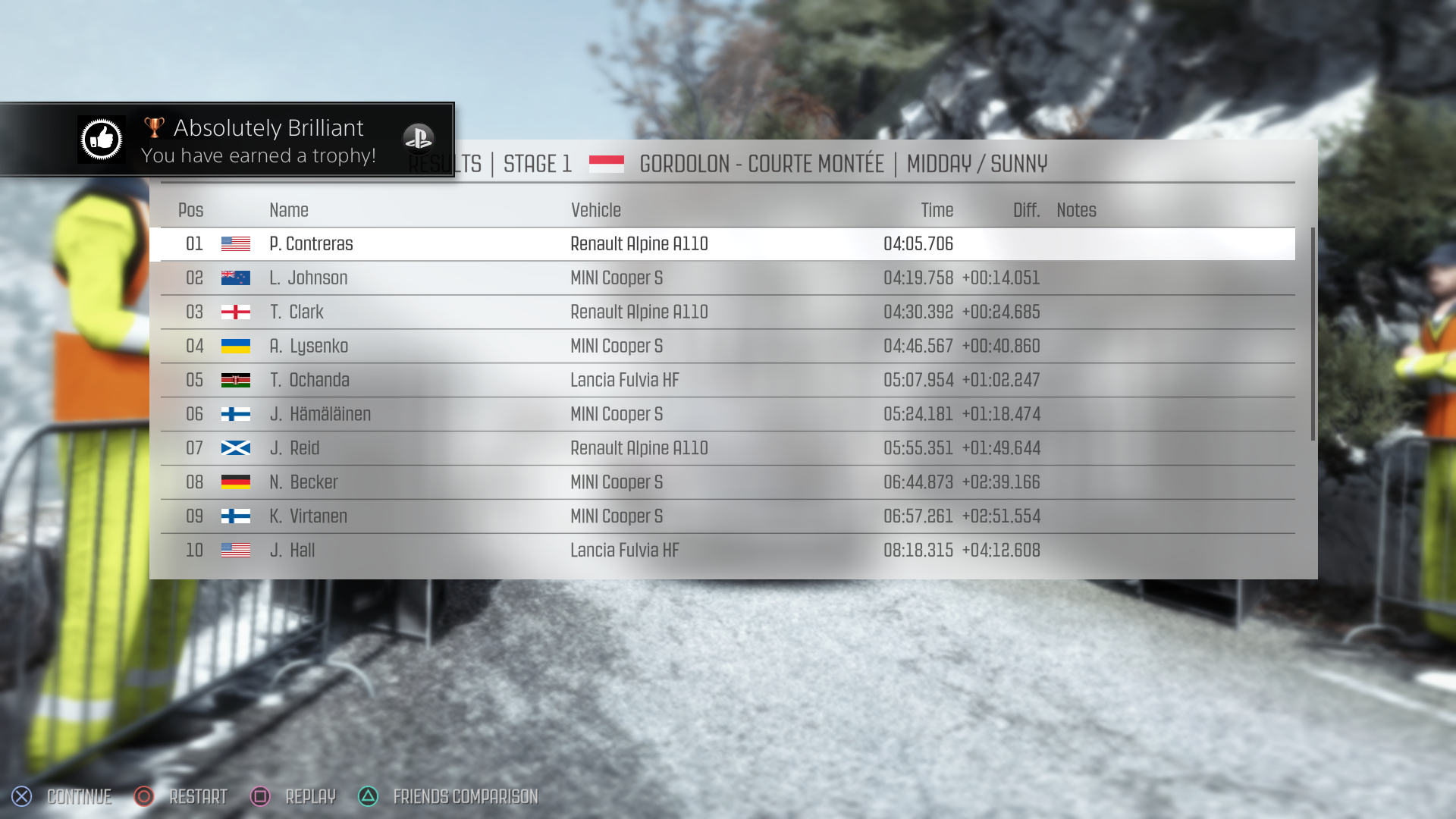Click the Diff. column heading
This screenshot has height=819, width=1456.
[1025, 210]
